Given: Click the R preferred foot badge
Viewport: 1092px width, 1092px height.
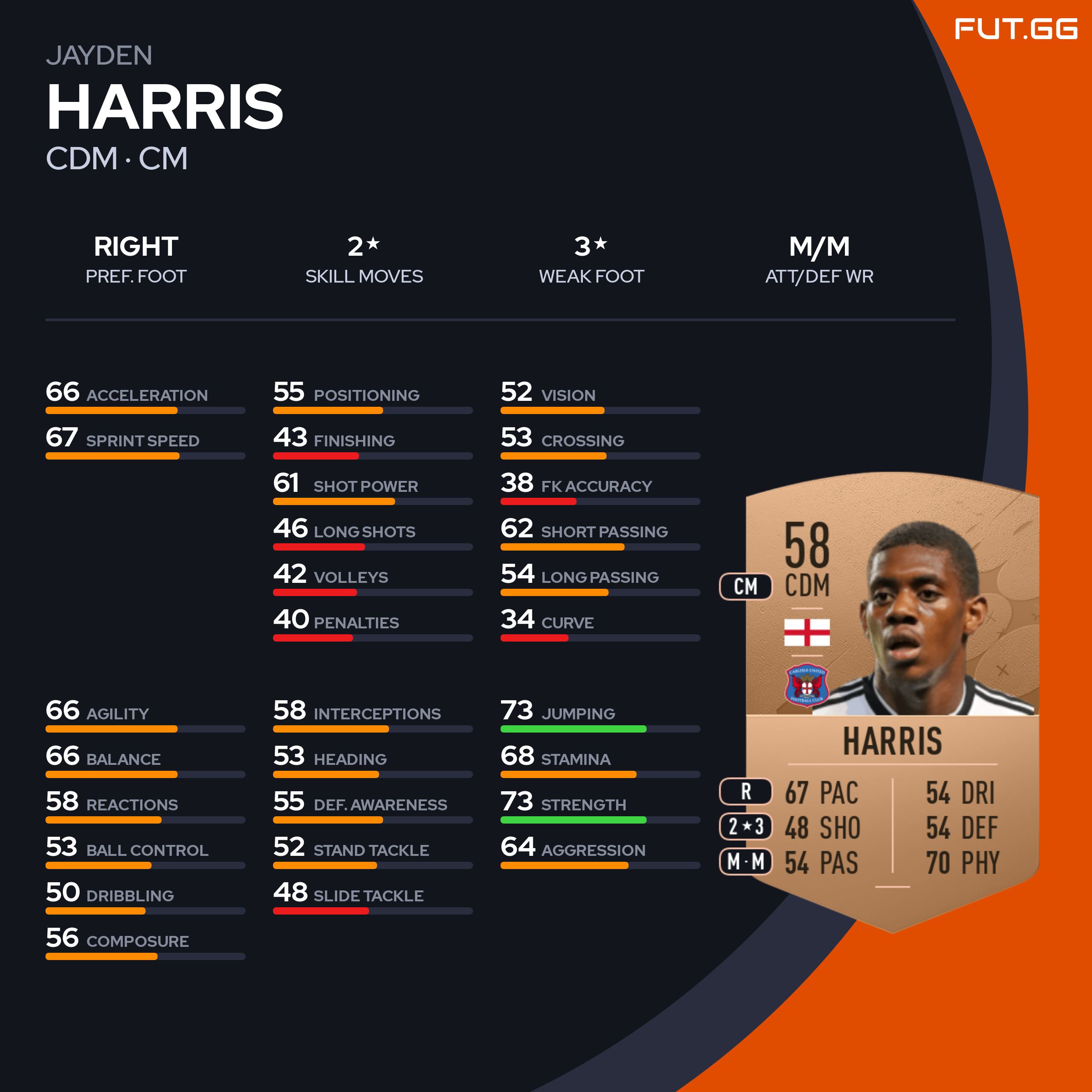Looking at the screenshot, I should [746, 792].
